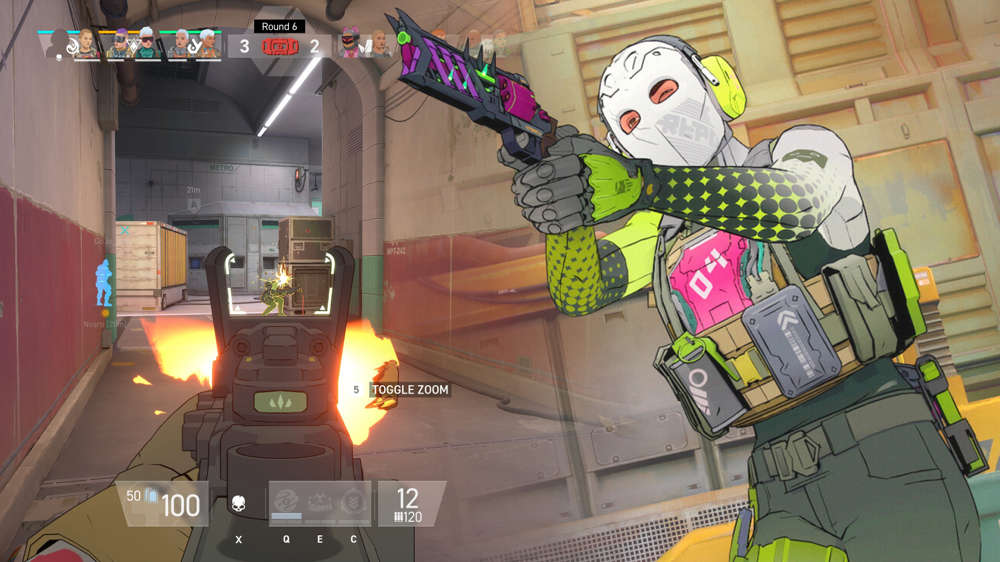Select the skull ultimate ability icon

[238, 503]
